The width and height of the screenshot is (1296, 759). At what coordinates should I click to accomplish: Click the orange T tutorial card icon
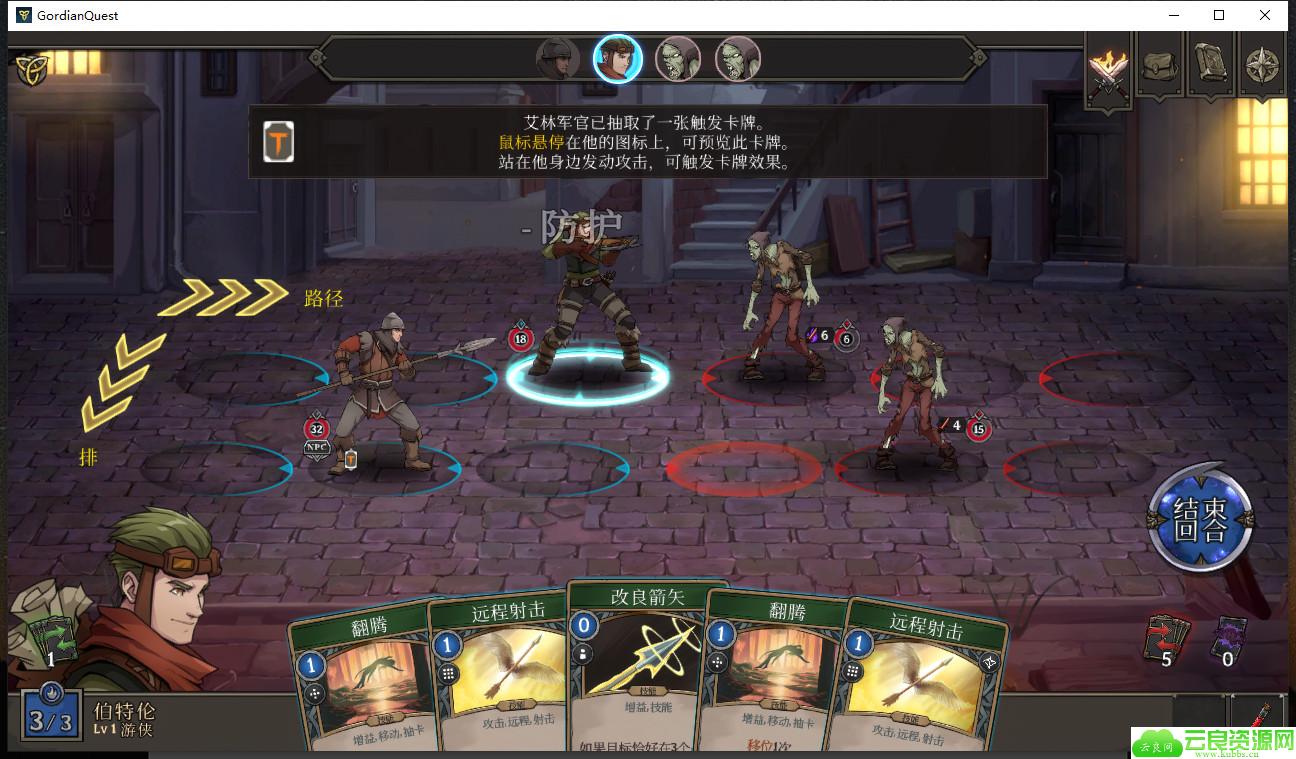pos(279,142)
